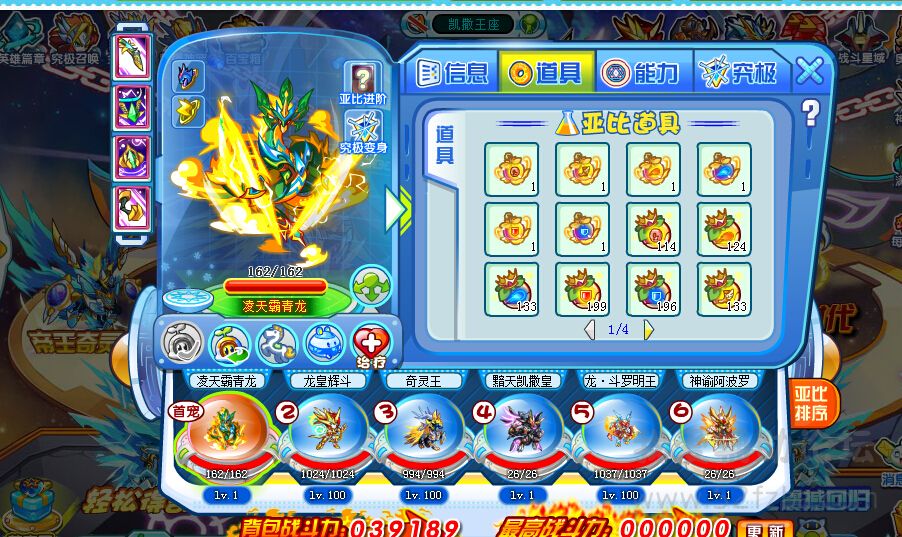Open 亚比排序 sorting
This screenshot has height=537, width=902.
(810, 404)
